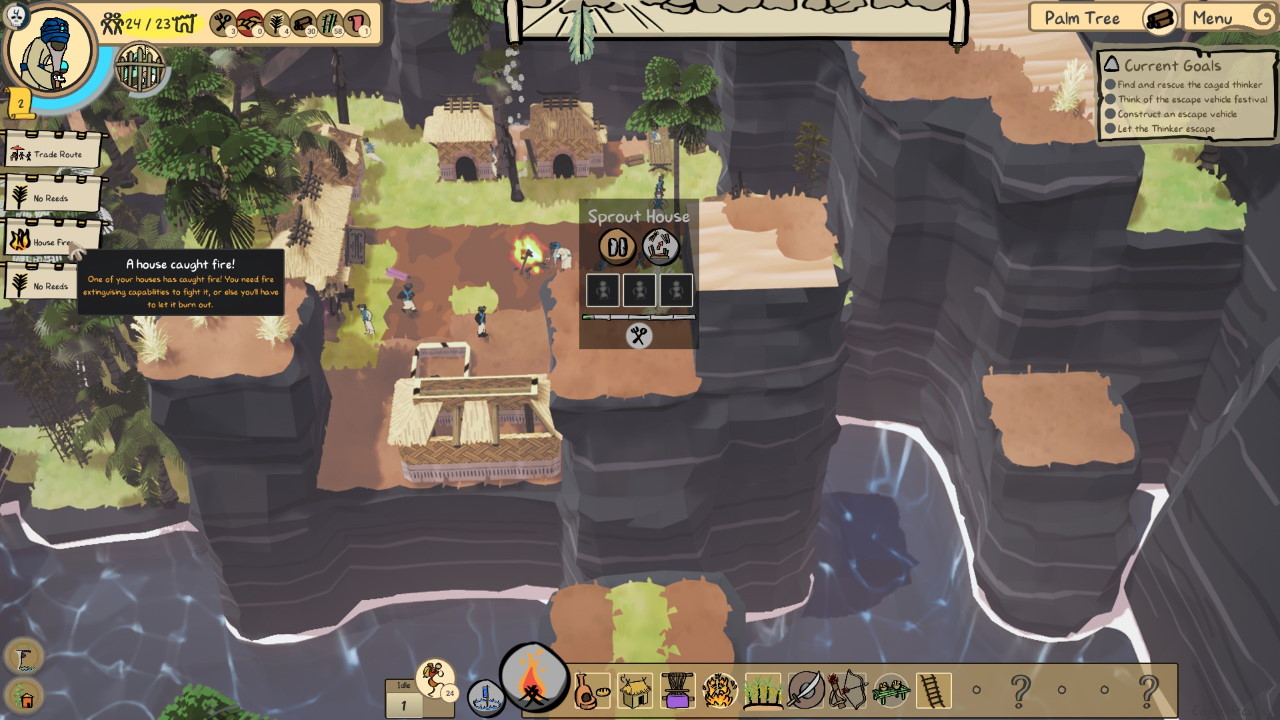Select the ladder build category
The image size is (1280, 720).
click(x=933, y=690)
